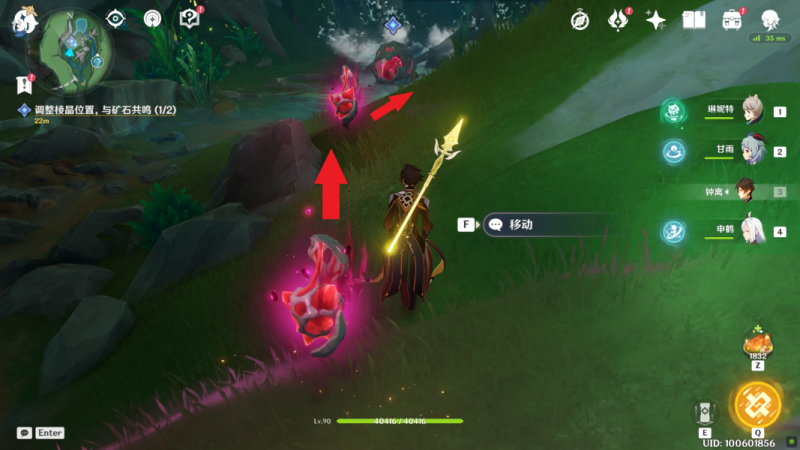Select the tracked ore resonance quest objective

98,109
